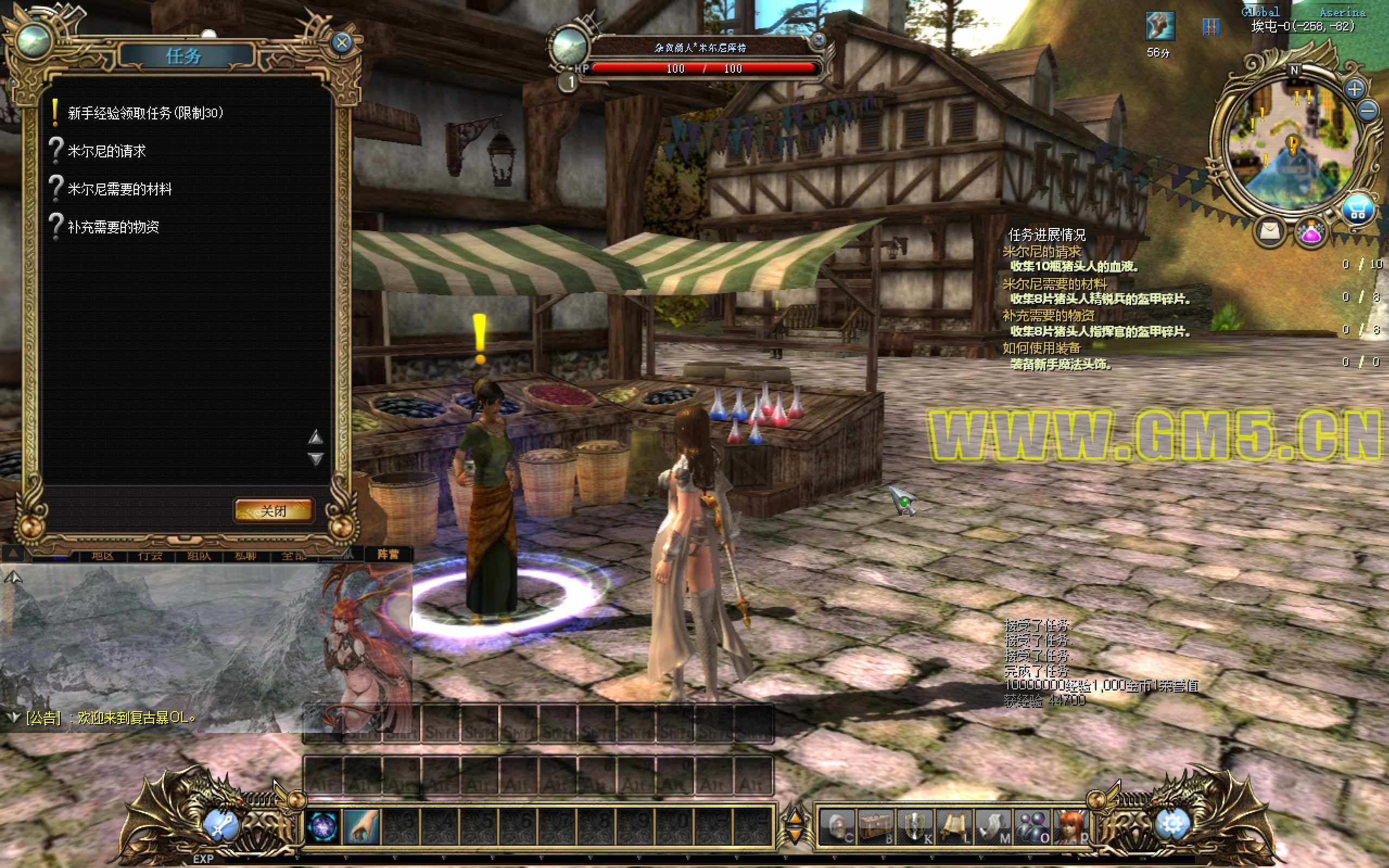Image resolution: width=1389 pixels, height=868 pixels.
Task: Click the 关闭 button in the quest panel
Action: pos(274,510)
